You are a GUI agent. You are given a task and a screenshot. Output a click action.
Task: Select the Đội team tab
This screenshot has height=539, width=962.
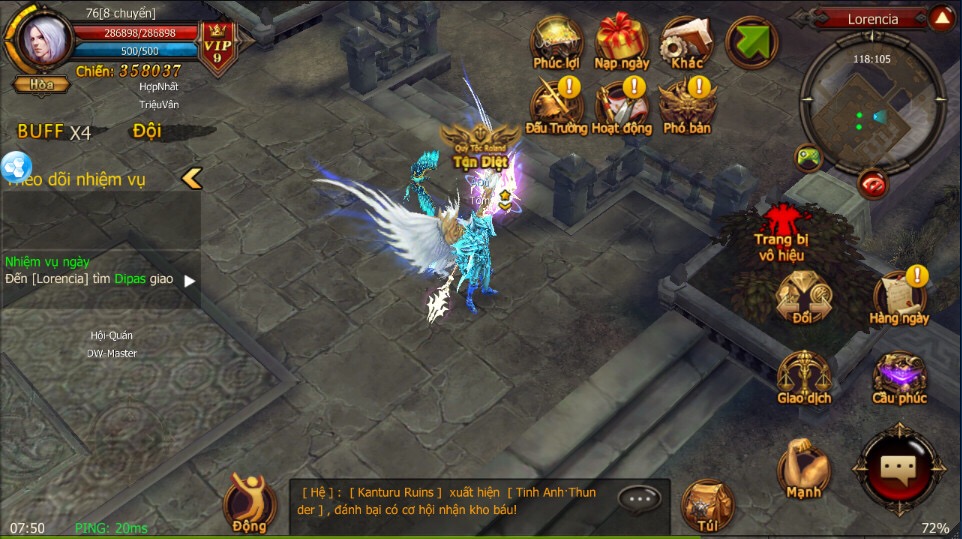point(147,131)
